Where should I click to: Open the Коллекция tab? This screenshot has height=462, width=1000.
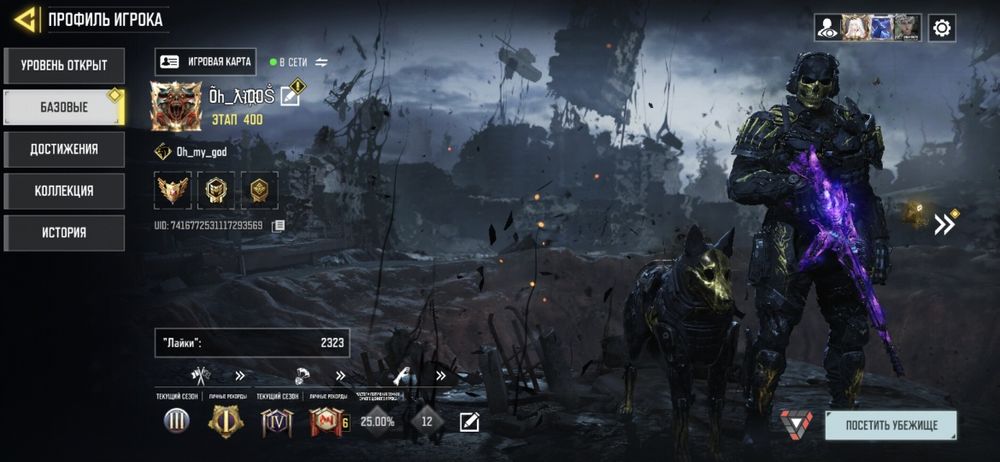[64, 191]
